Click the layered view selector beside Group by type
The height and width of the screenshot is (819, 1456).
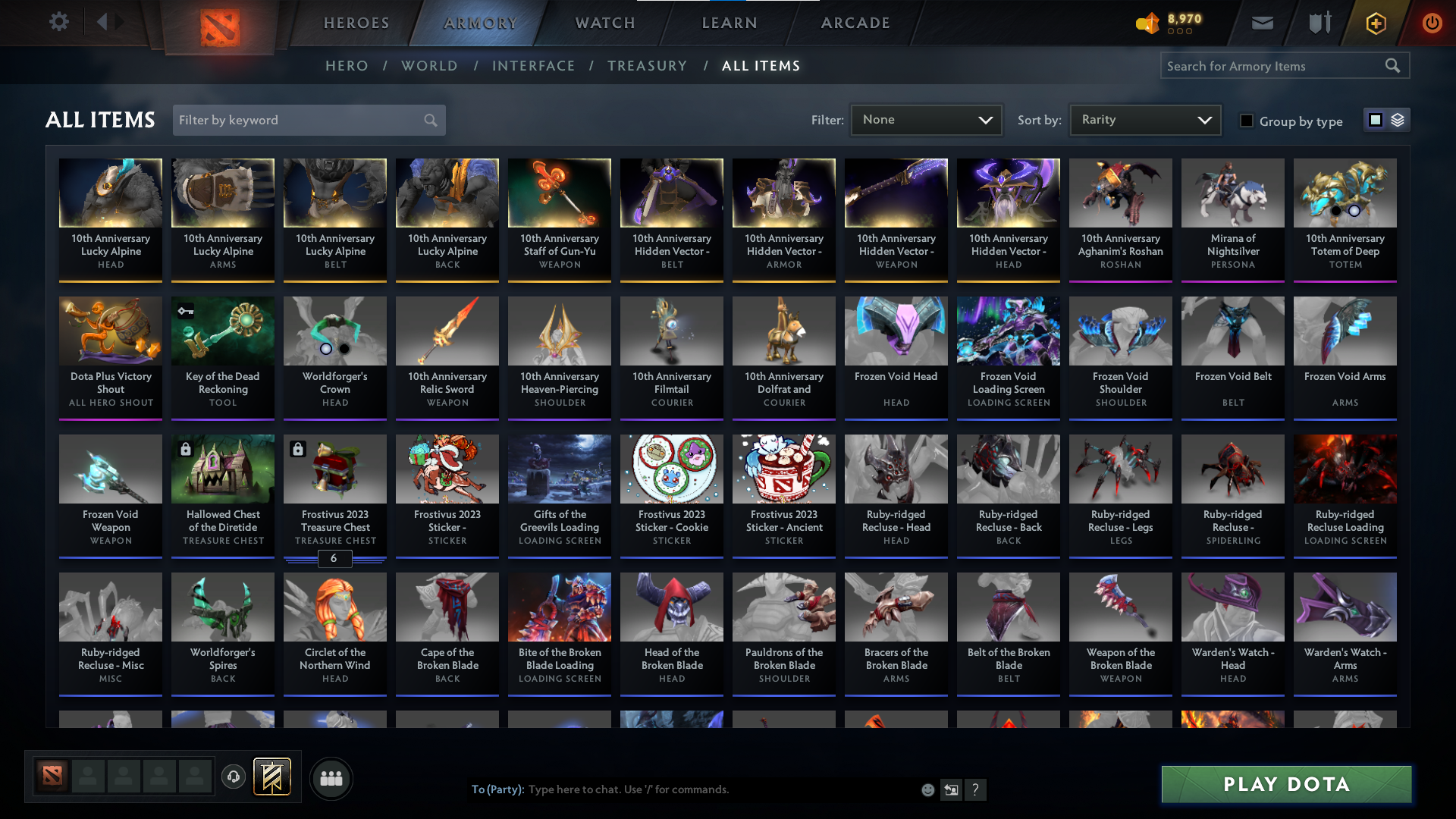1399,119
